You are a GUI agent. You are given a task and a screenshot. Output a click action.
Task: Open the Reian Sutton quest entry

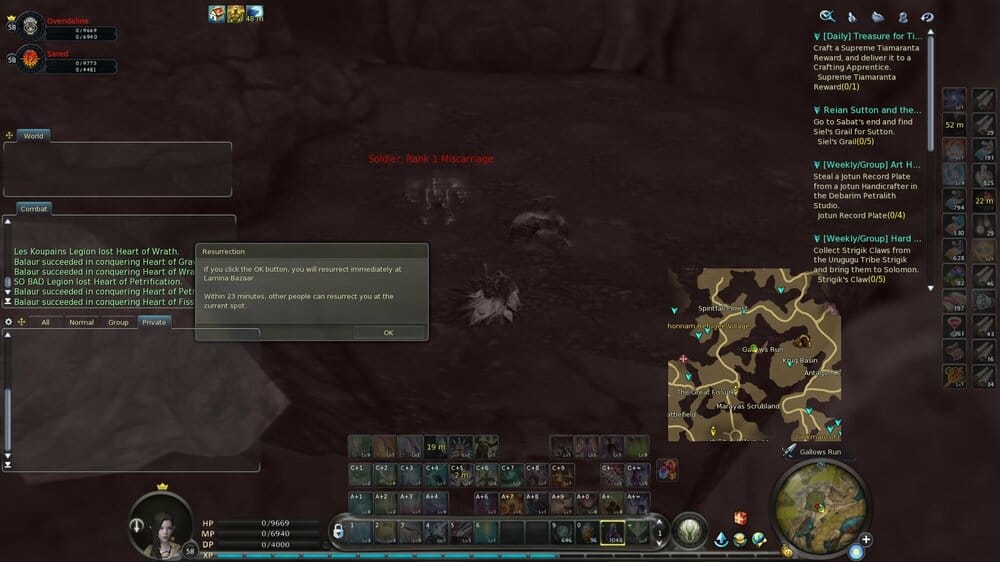click(866, 110)
